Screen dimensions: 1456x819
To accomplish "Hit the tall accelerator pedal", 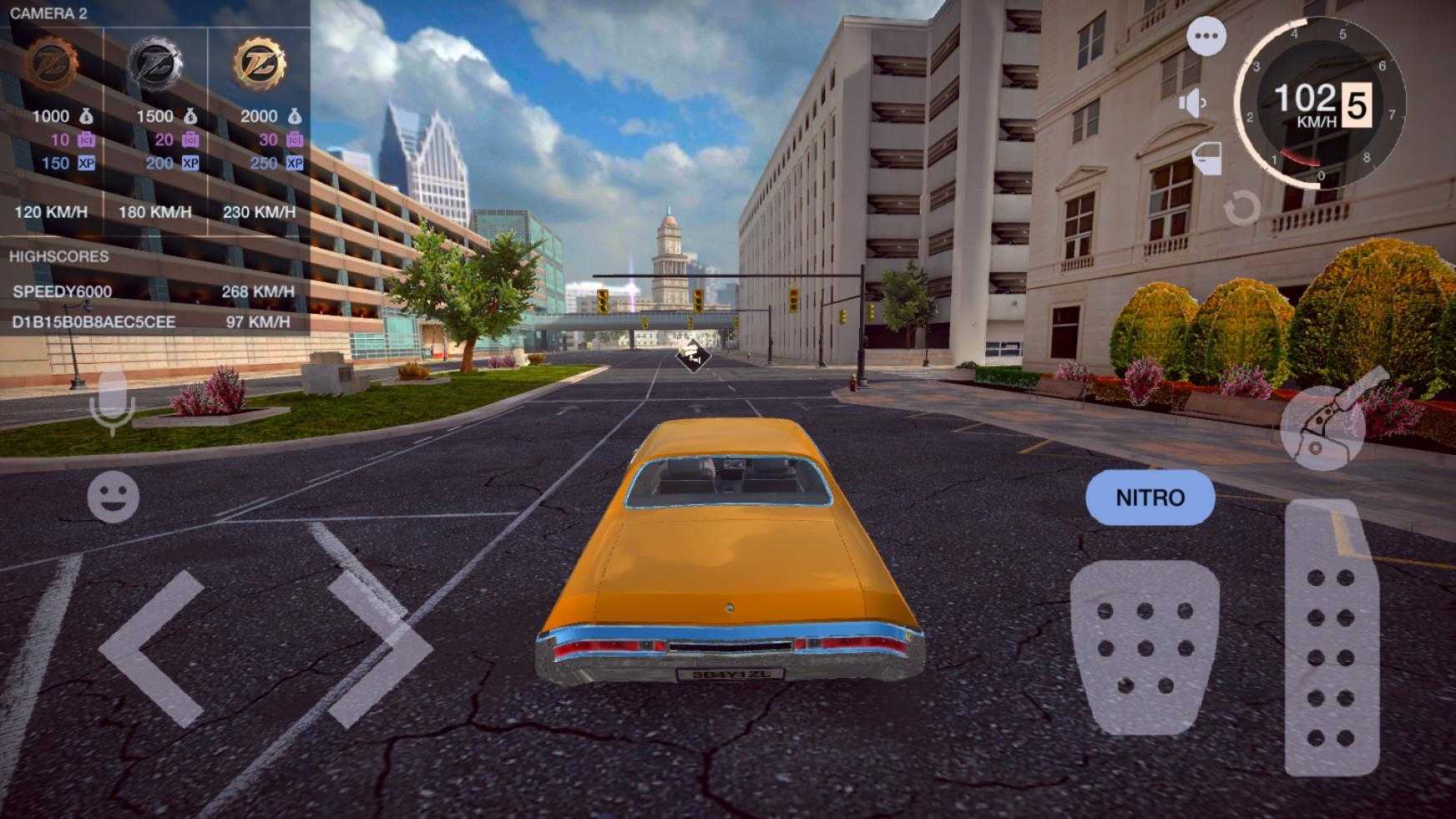I will coord(1331,639).
